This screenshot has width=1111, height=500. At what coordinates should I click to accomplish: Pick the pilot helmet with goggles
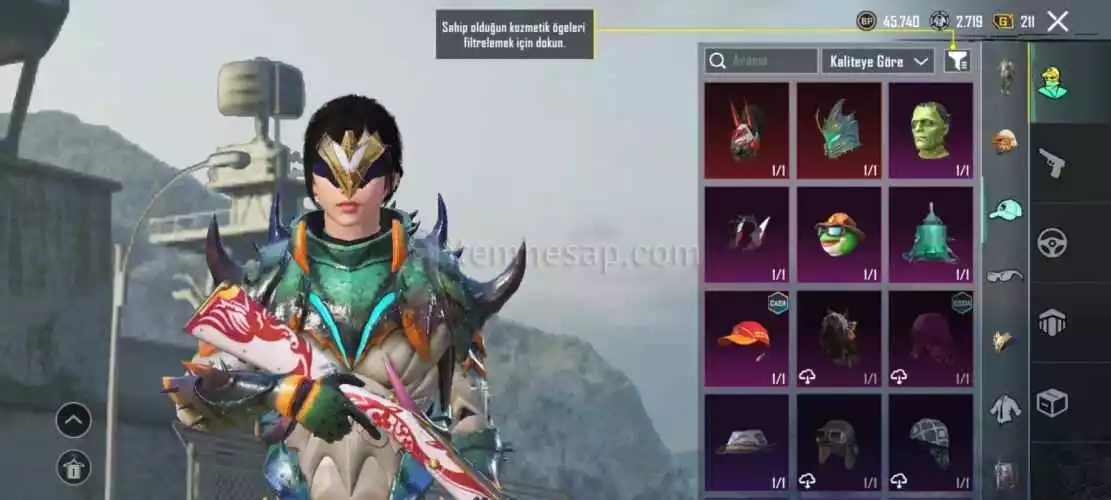coord(839,441)
